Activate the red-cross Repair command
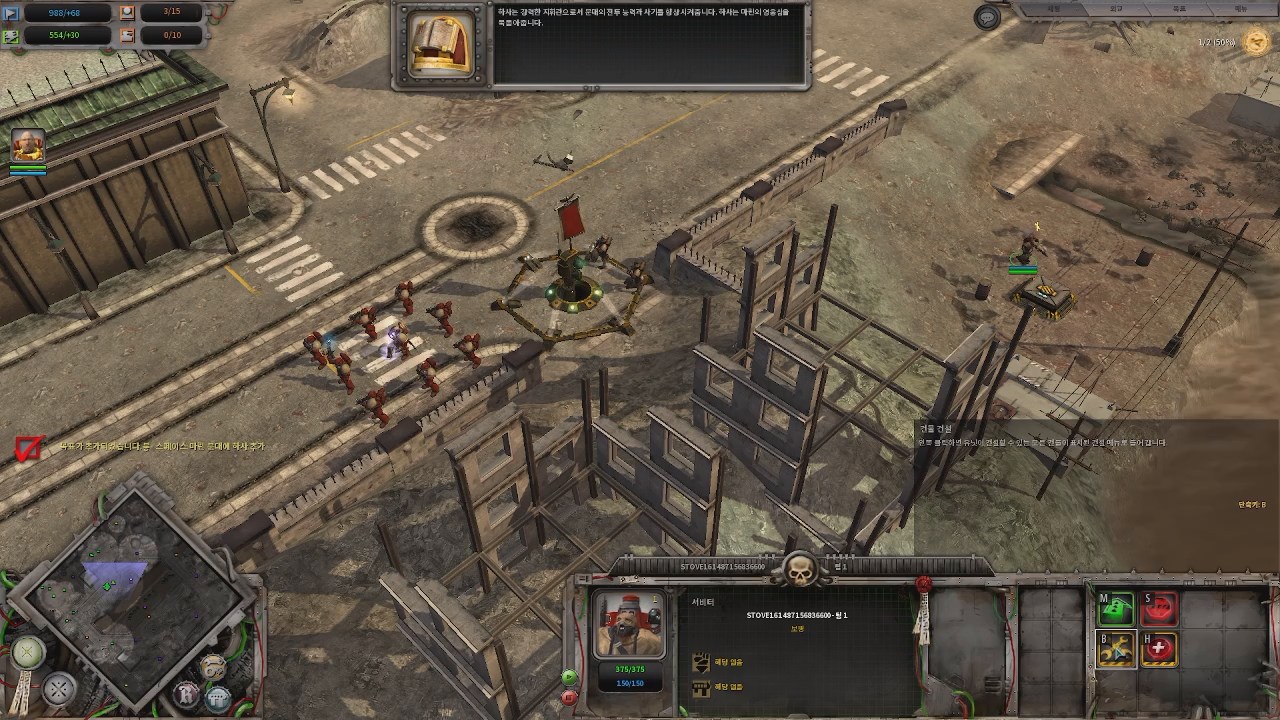This screenshot has height=720, width=1280. click(x=1160, y=650)
